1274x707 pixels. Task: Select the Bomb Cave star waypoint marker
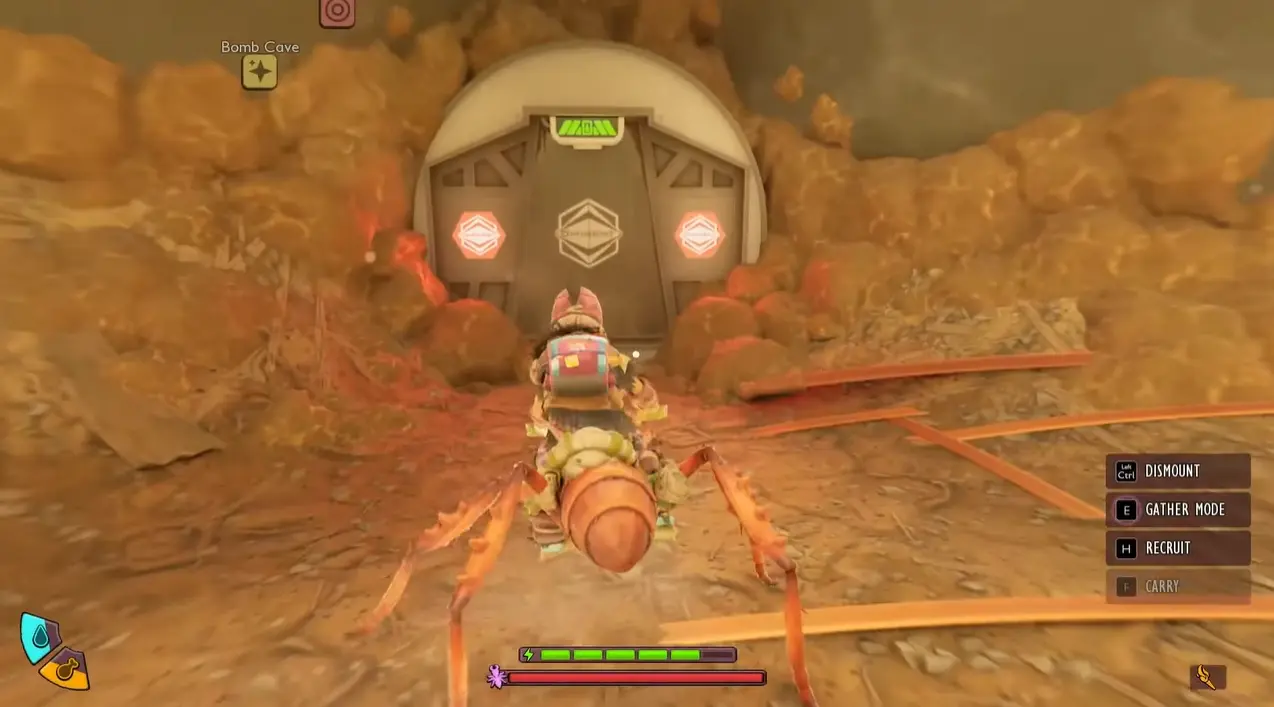(x=259, y=71)
